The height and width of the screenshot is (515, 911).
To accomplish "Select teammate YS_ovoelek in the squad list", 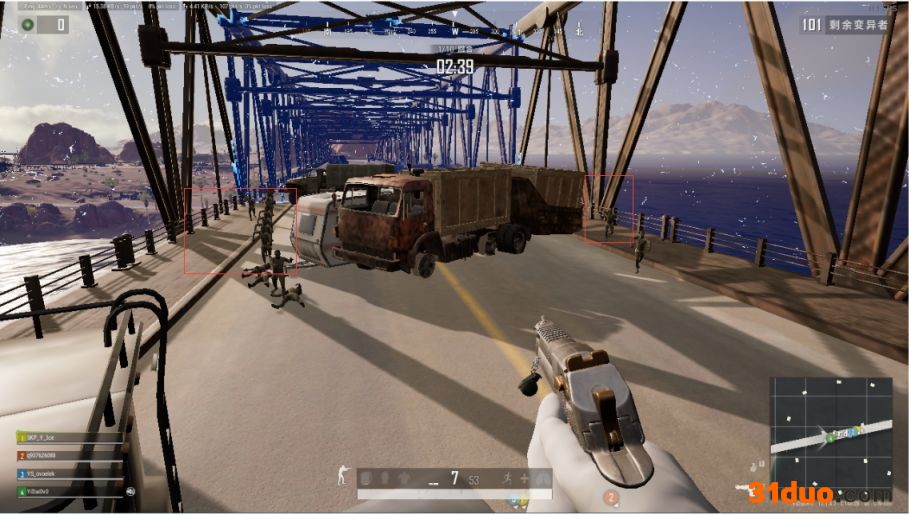I will (68, 473).
